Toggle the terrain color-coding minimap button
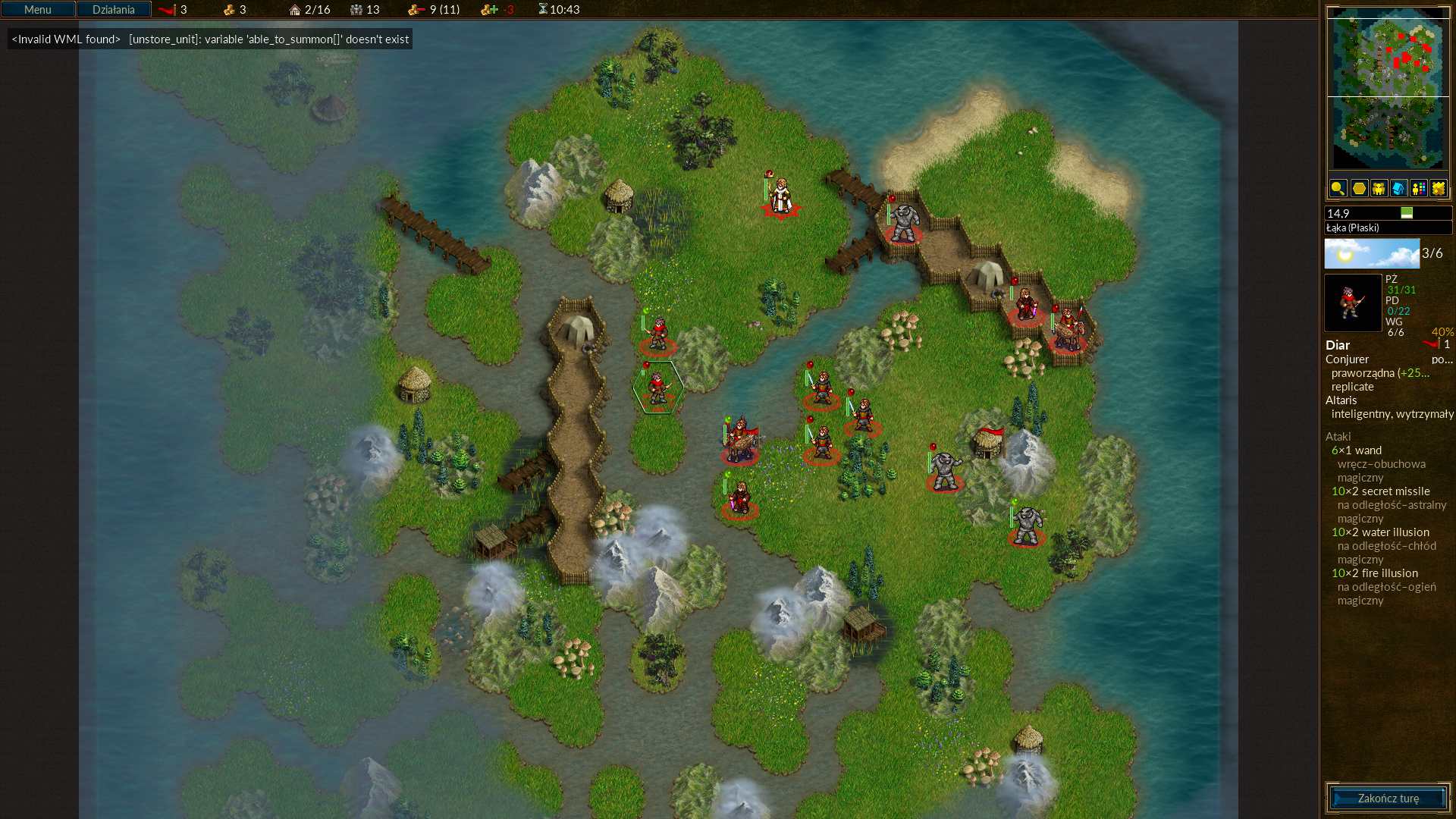1456x819 pixels. point(1438,188)
